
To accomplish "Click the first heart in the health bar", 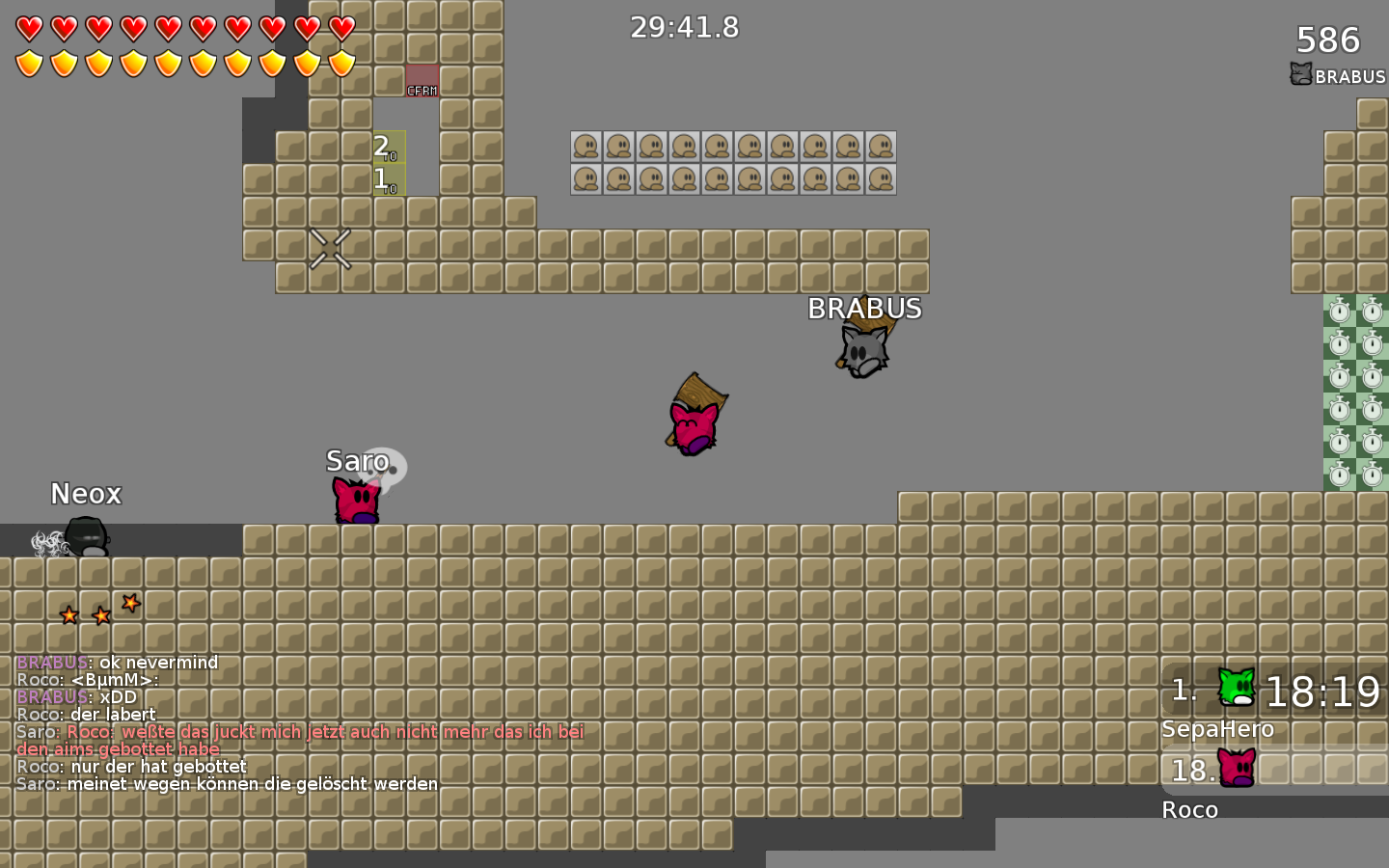I will click(28, 27).
